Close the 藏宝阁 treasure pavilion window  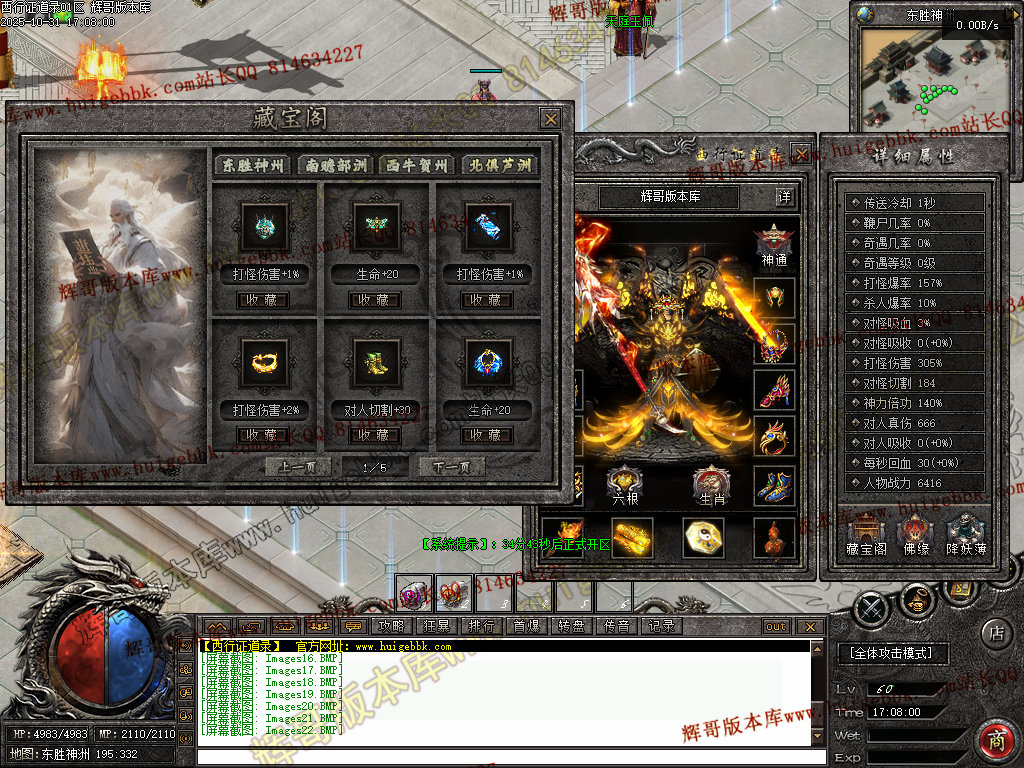tap(550, 119)
